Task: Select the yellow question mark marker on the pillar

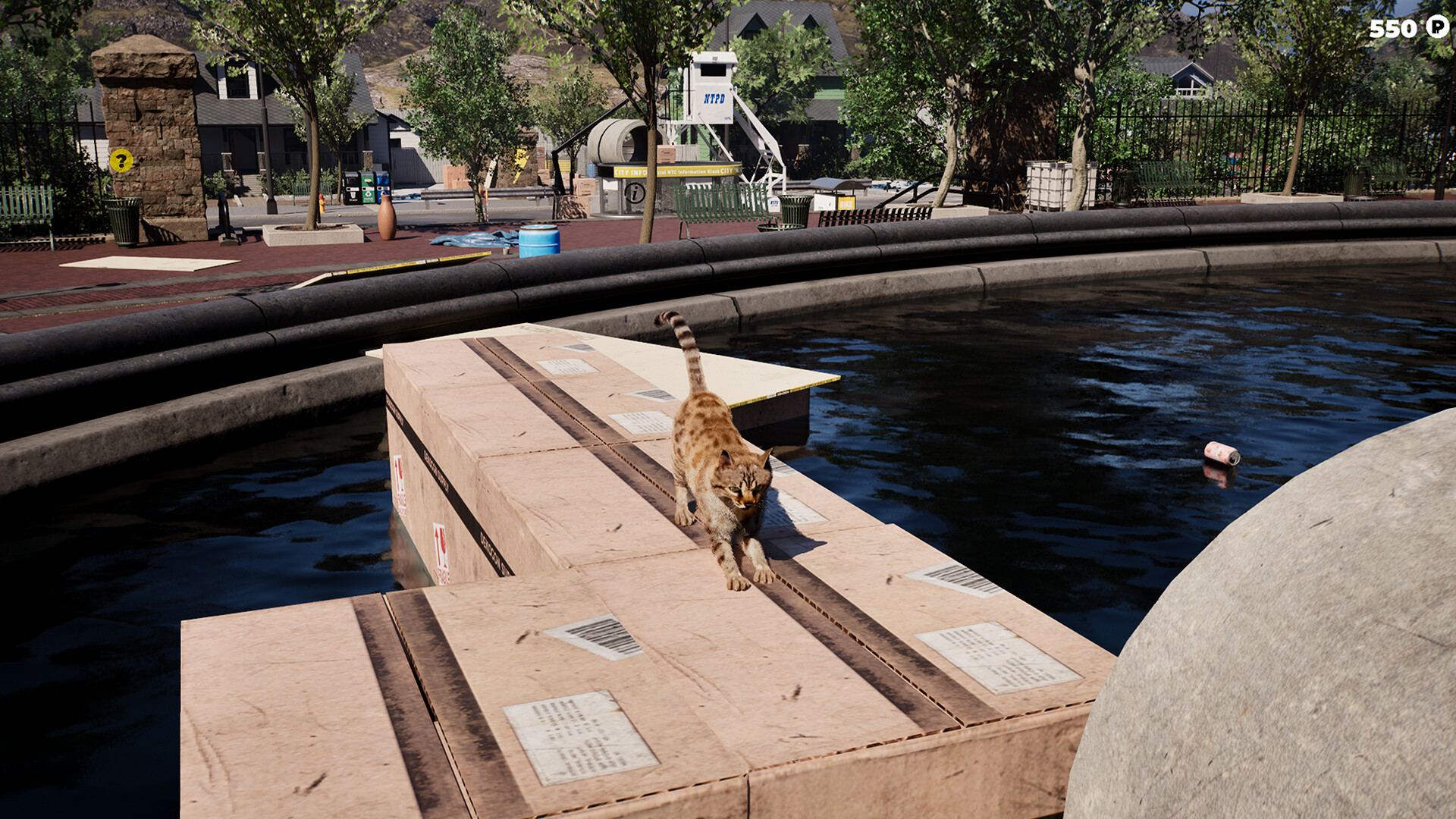Action: pos(121,160)
